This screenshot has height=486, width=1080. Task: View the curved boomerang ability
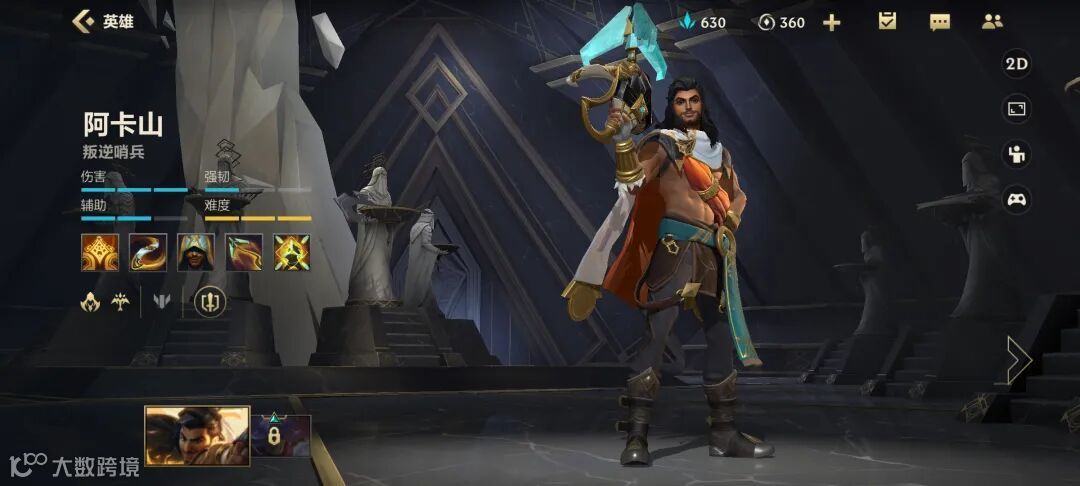[x=148, y=252]
